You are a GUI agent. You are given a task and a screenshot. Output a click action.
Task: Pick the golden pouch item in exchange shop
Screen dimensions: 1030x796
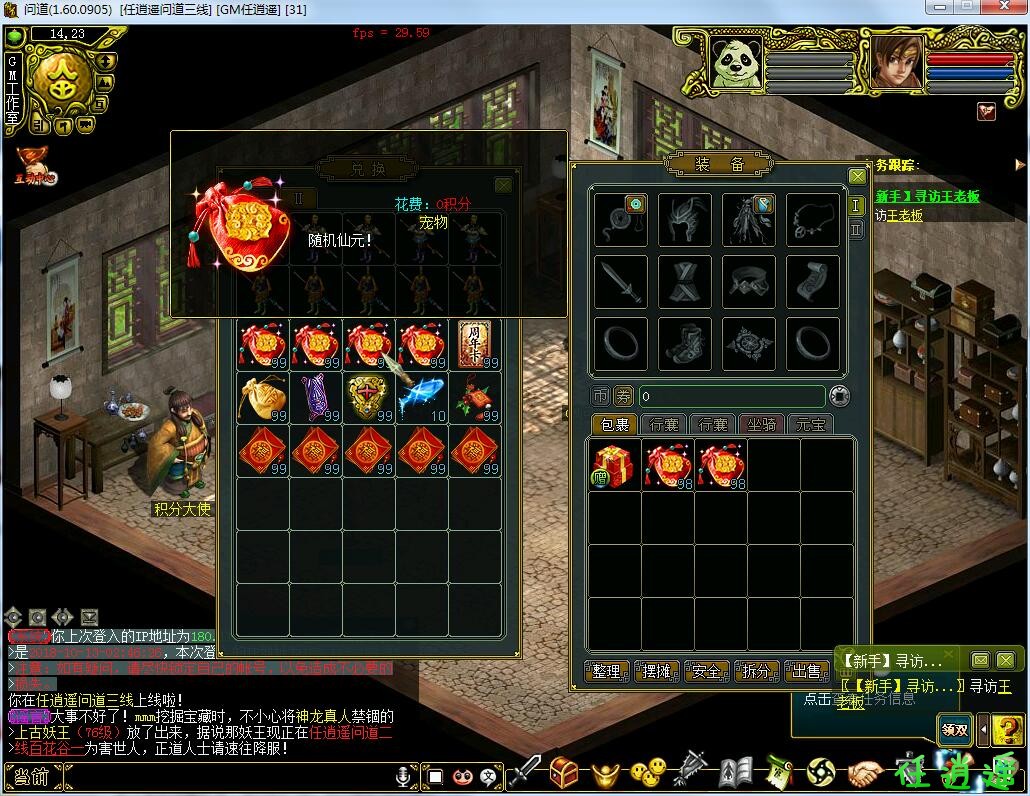point(263,397)
